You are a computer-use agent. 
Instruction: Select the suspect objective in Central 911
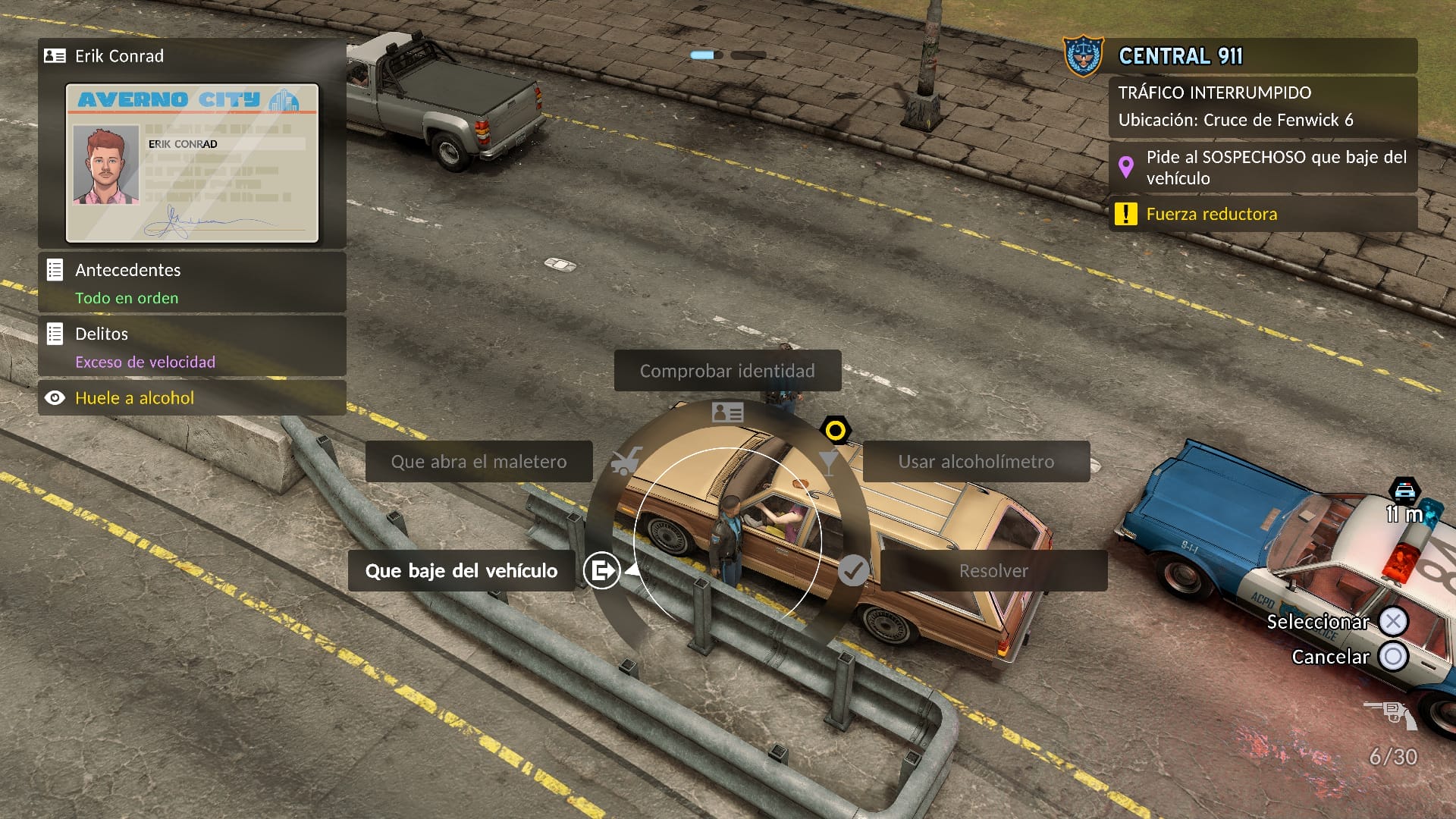click(1263, 168)
